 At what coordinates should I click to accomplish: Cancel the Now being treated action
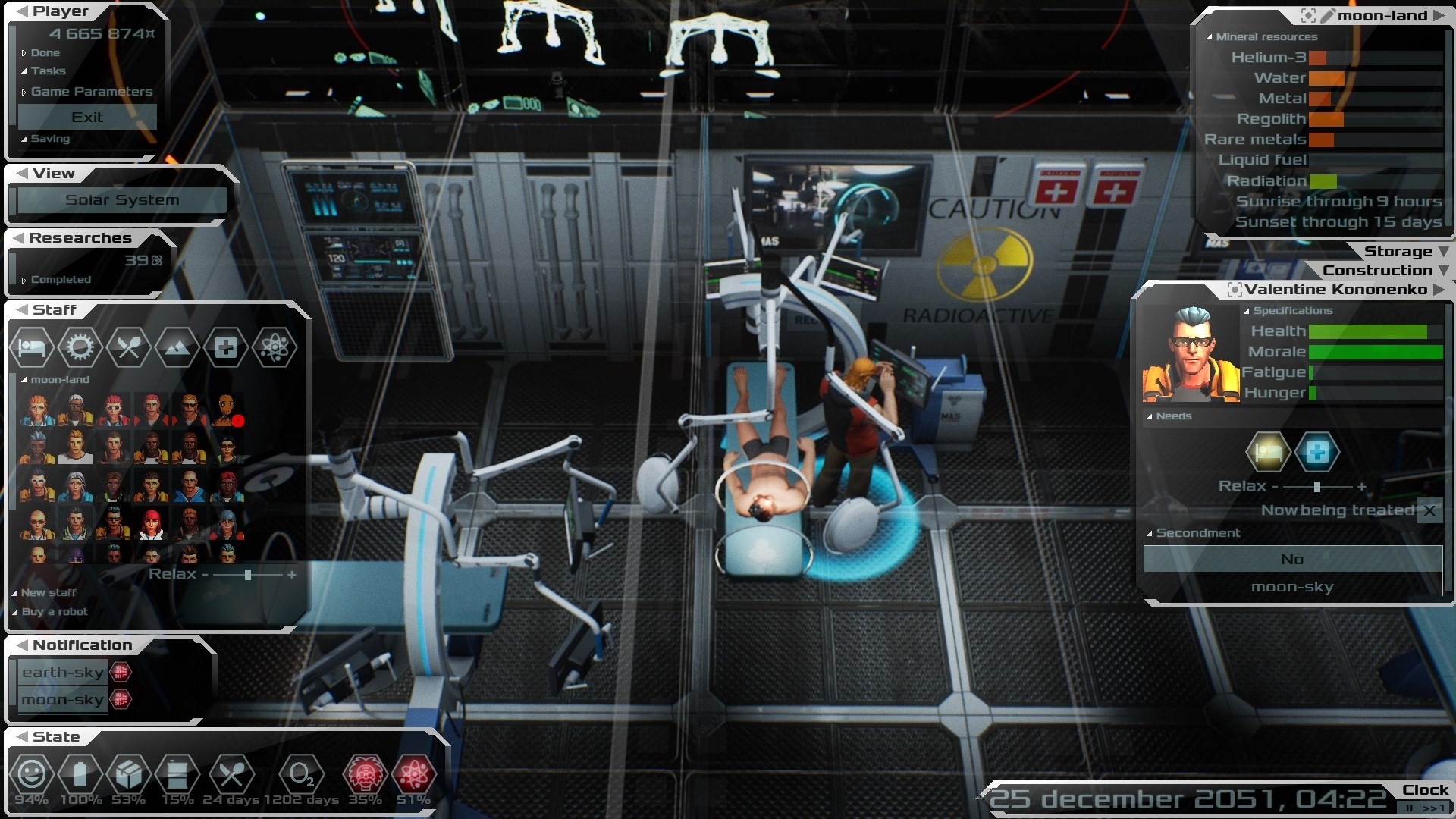tap(1429, 510)
